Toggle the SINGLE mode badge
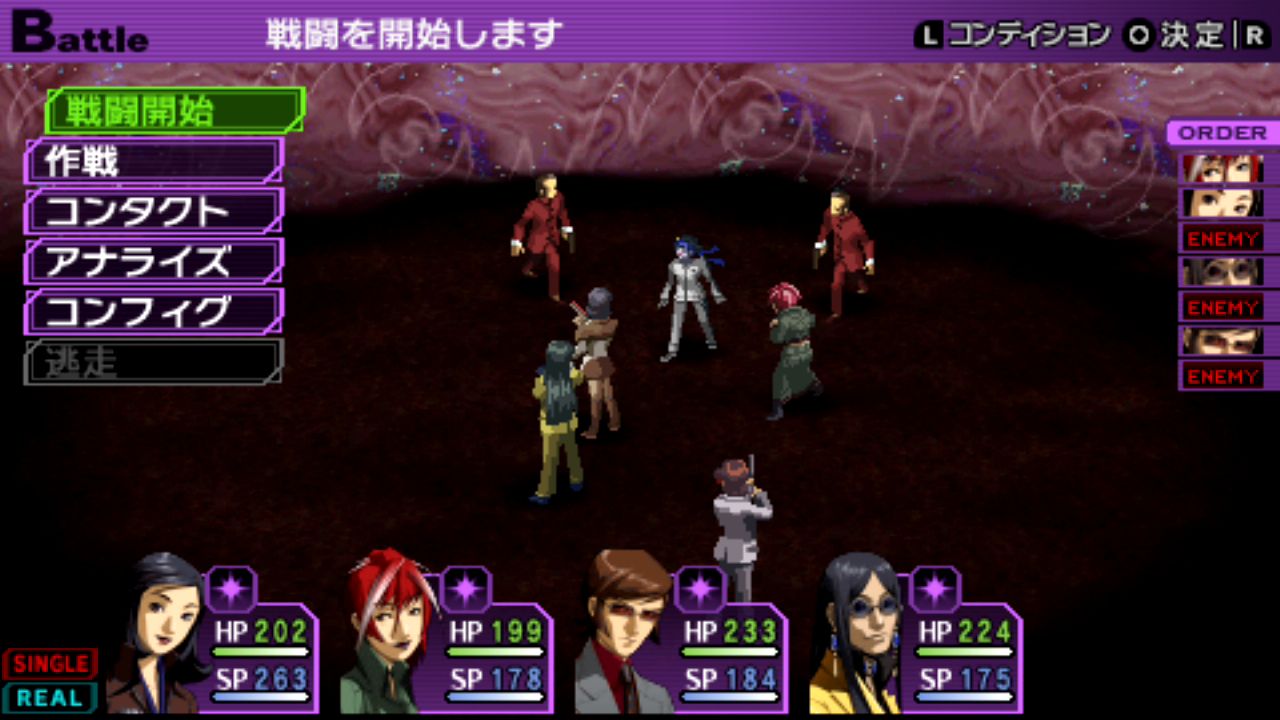1280x720 pixels. tap(50, 664)
